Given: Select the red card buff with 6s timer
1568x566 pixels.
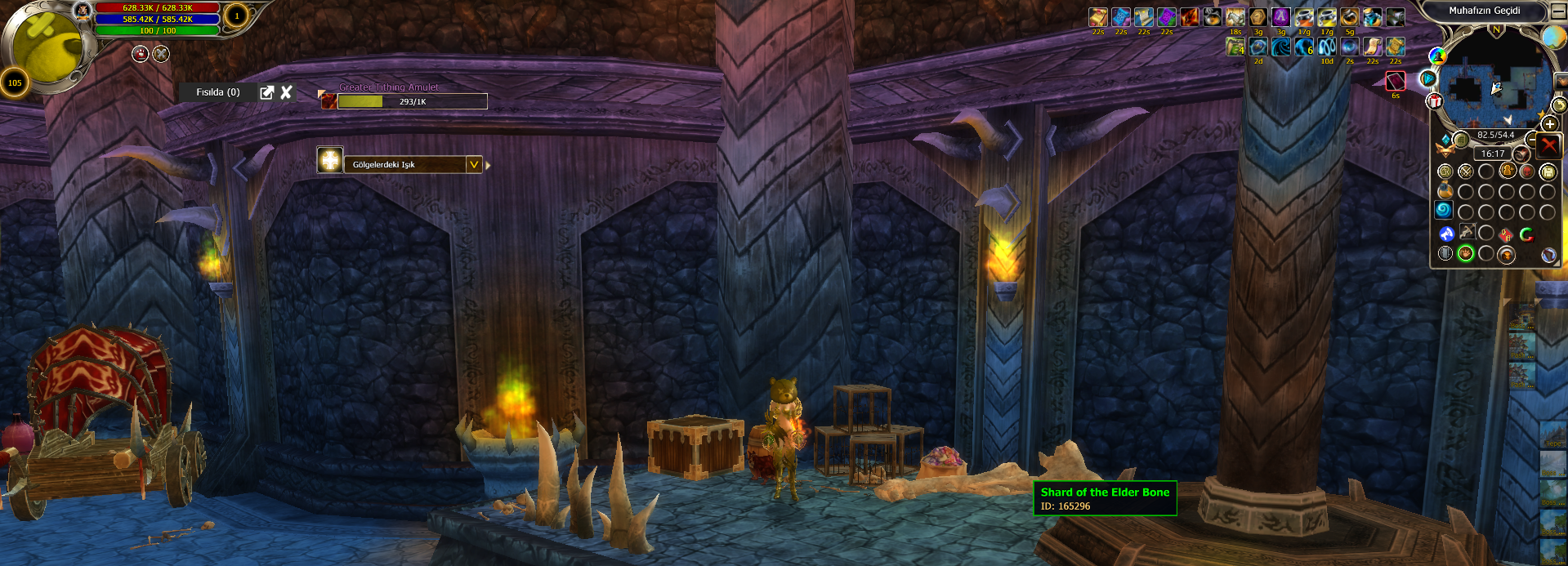Looking at the screenshot, I should tap(1396, 81).
